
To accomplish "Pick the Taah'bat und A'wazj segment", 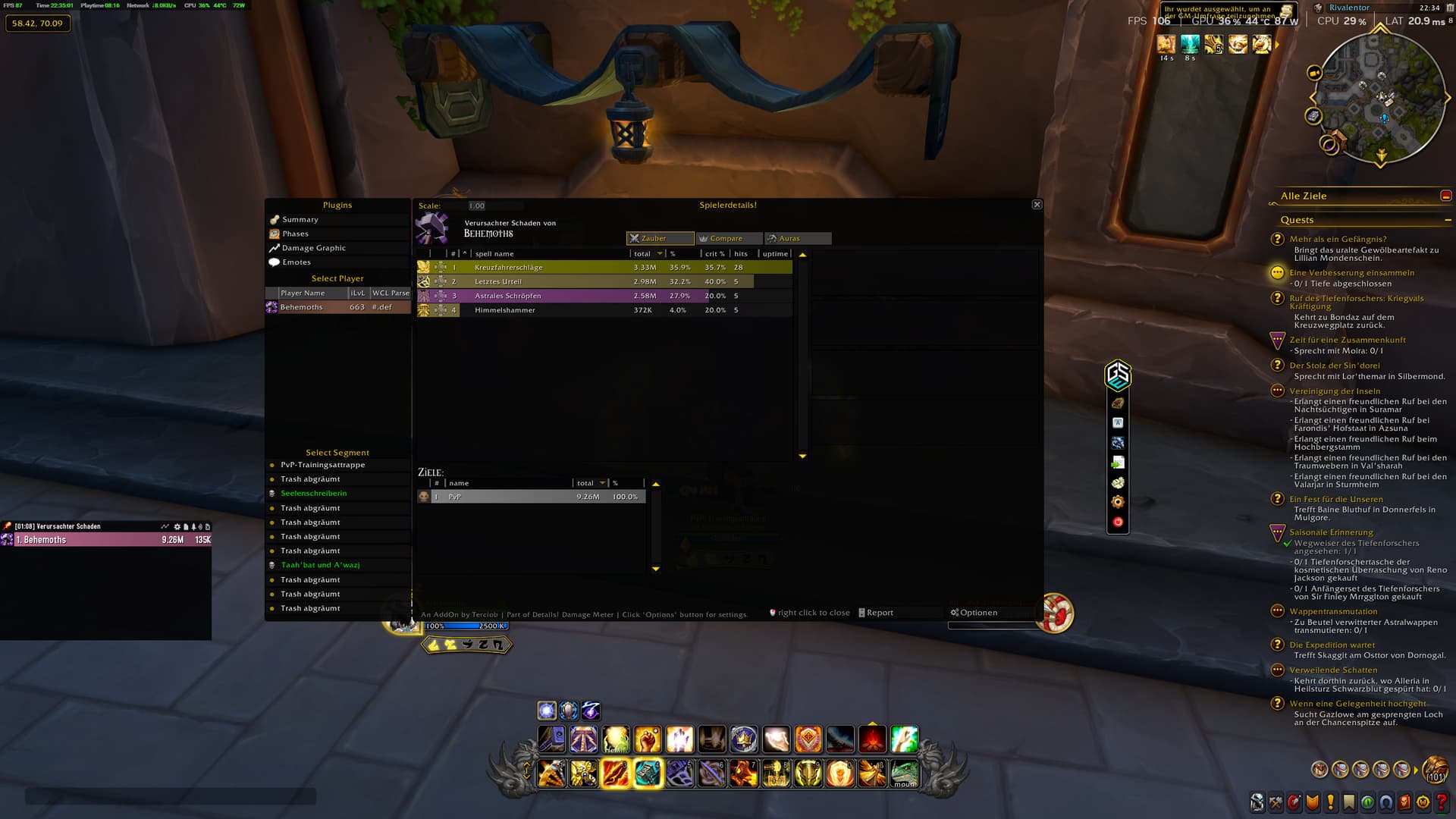I will 320,565.
